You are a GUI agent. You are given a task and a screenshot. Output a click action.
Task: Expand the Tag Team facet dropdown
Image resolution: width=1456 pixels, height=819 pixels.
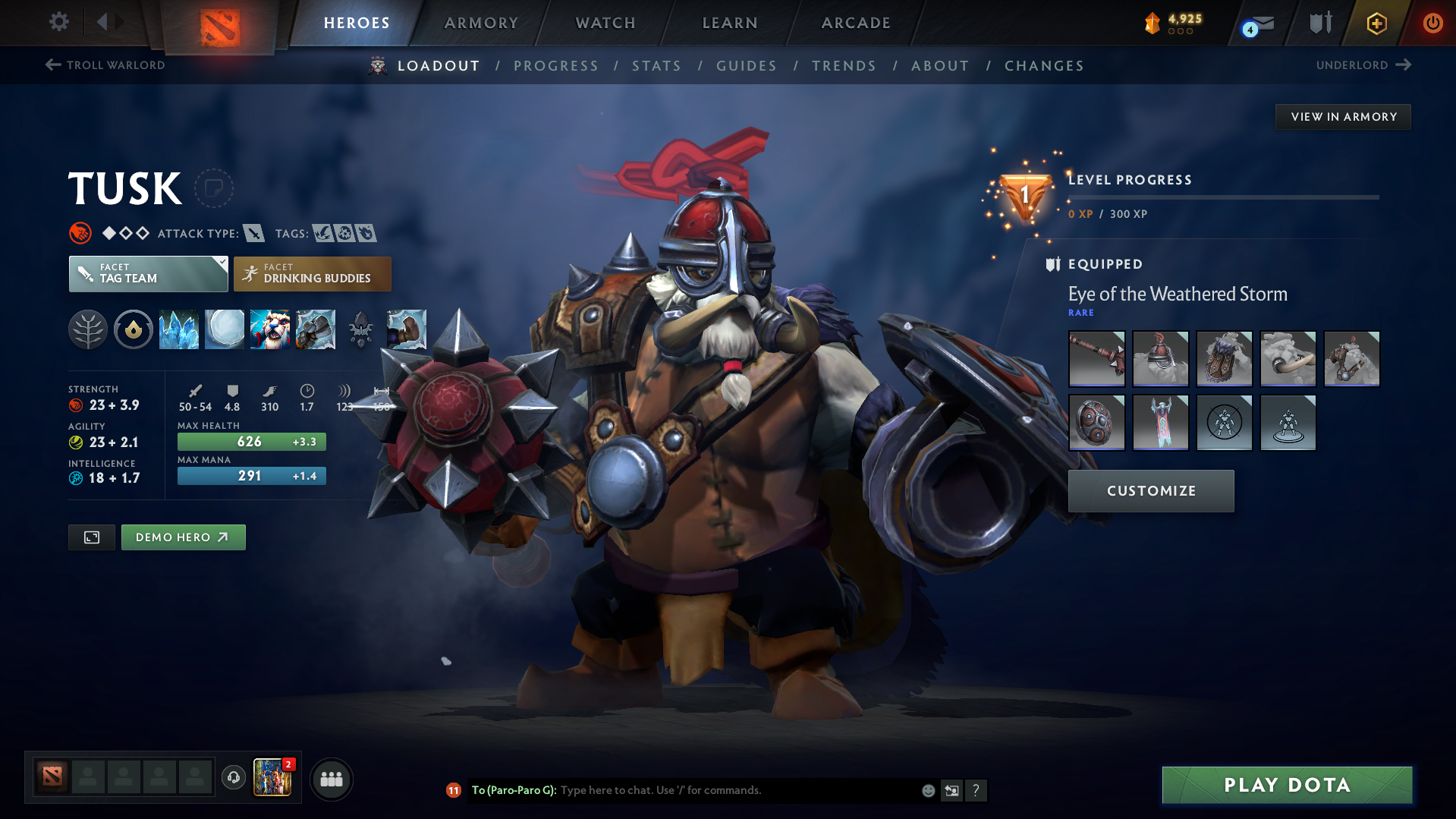tap(221, 264)
